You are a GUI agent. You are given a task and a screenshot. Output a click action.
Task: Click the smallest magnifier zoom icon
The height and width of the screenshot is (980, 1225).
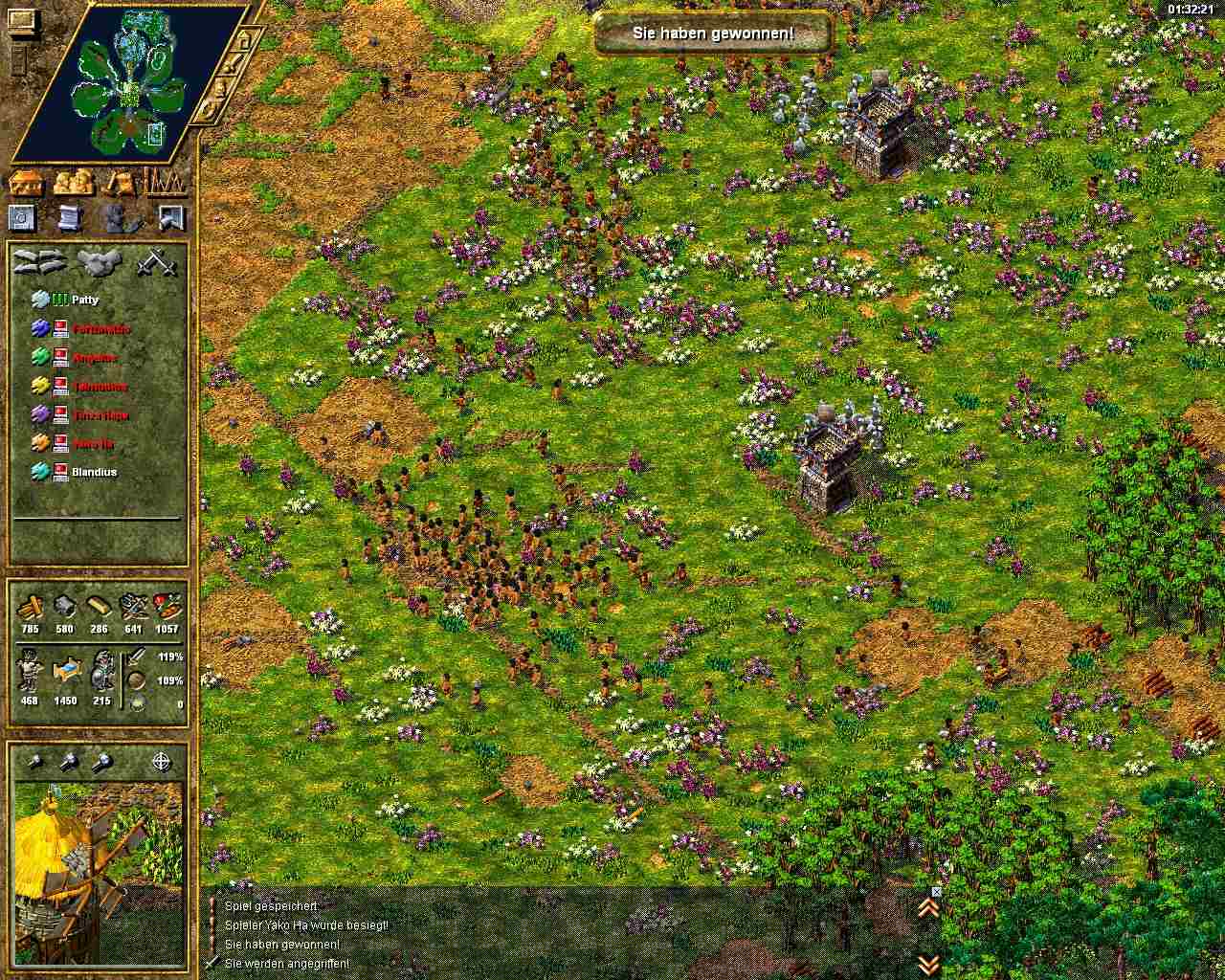(34, 763)
